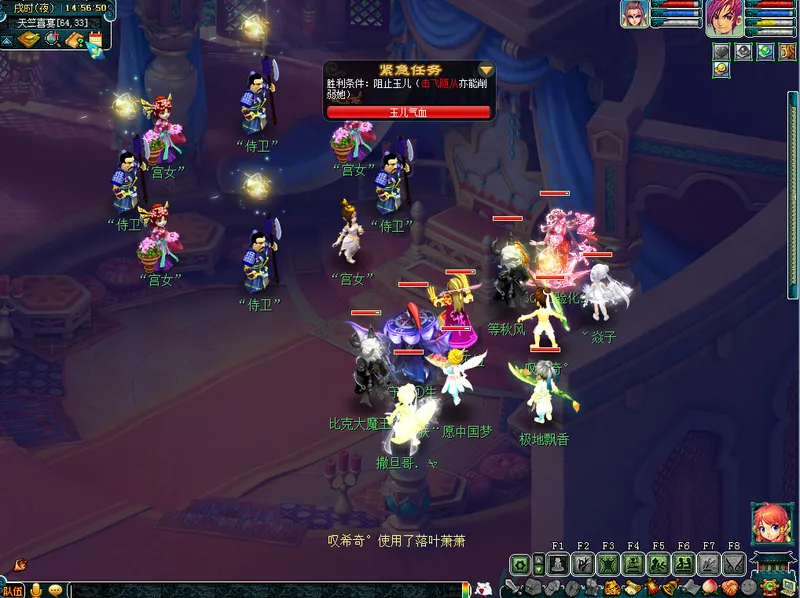Open the guide book with question mark

point(74,39)
